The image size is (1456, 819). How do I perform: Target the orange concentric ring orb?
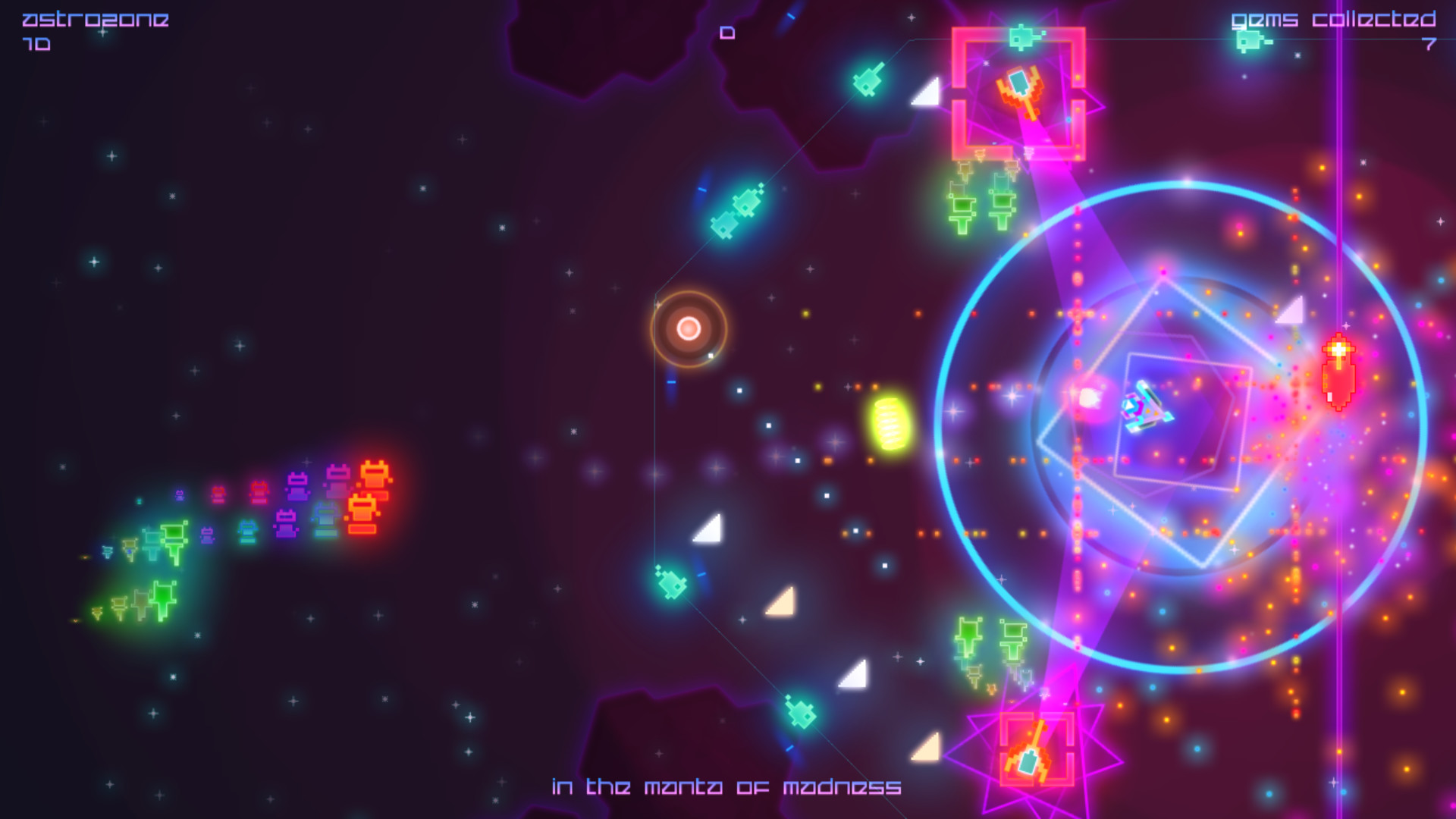pyautogui.click(x=689, y=330)
